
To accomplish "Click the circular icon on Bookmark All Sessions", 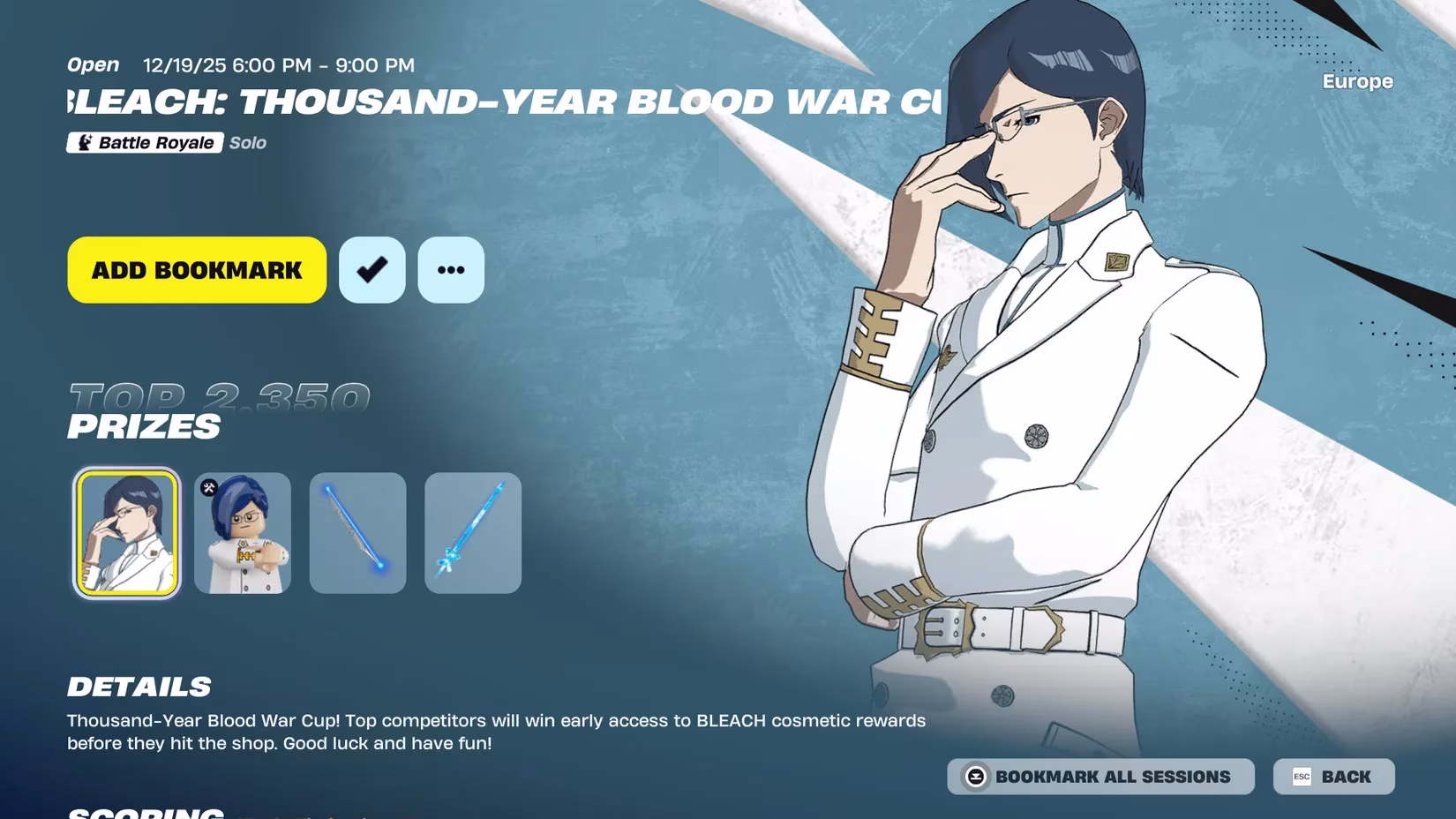I will pos(975,777).
